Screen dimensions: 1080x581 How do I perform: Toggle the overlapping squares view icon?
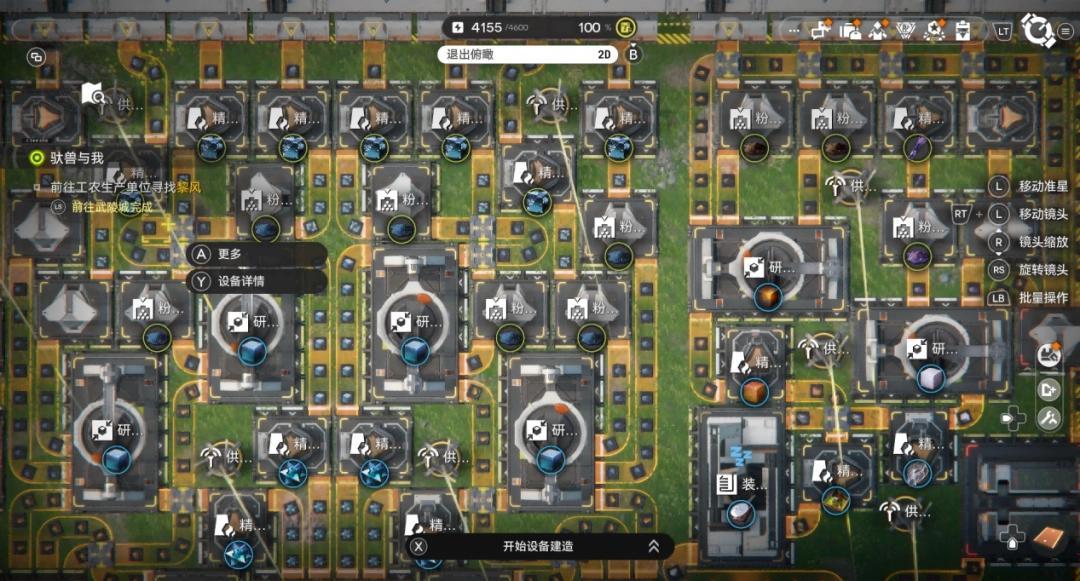37,58
